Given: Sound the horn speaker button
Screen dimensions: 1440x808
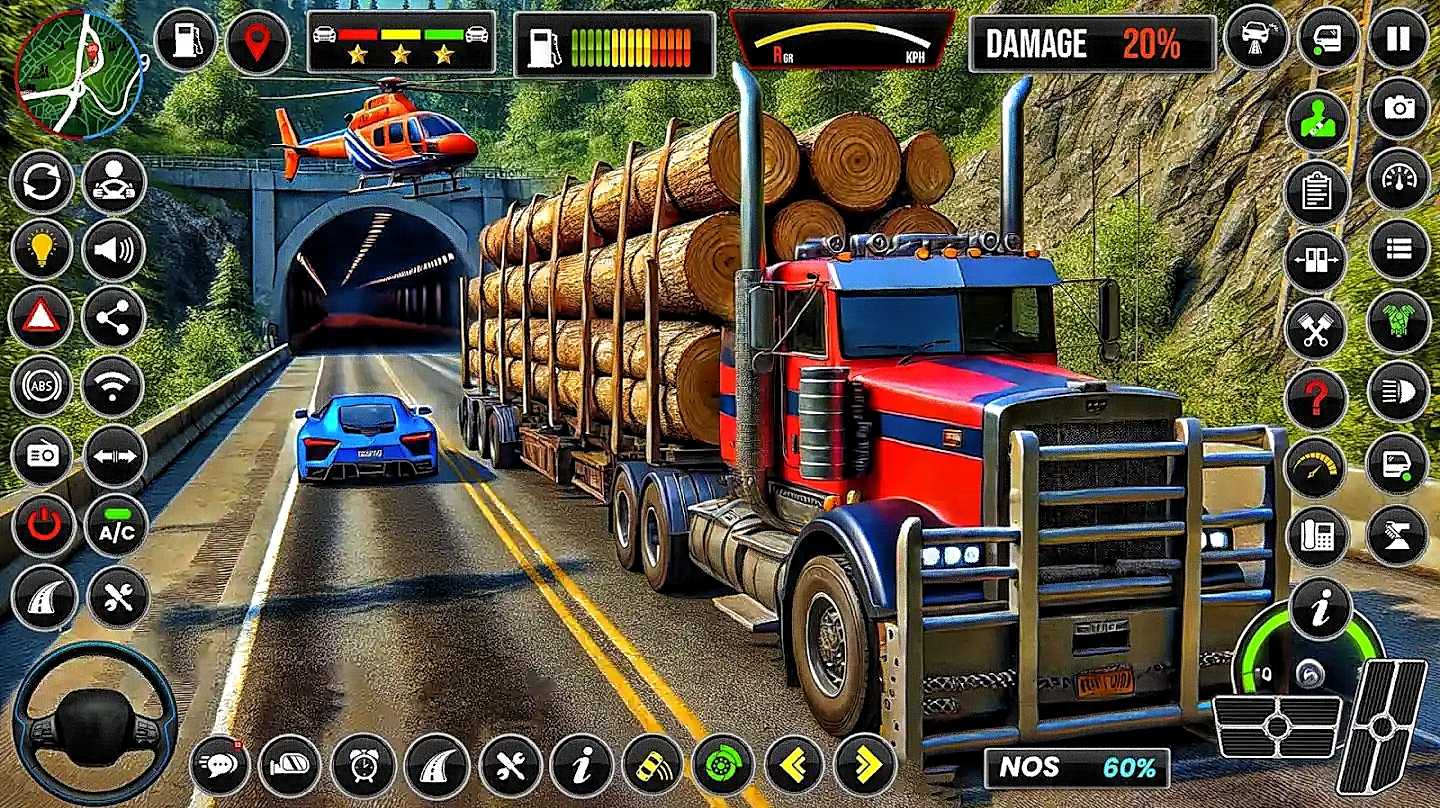Looking at the screenshot, I should click(x=114, y=250).
